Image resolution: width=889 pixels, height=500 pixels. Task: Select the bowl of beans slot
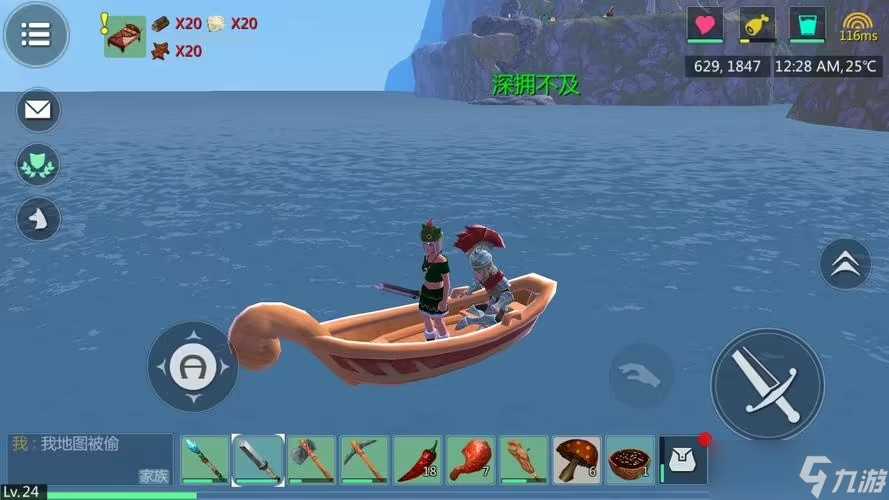click(630, 460)
